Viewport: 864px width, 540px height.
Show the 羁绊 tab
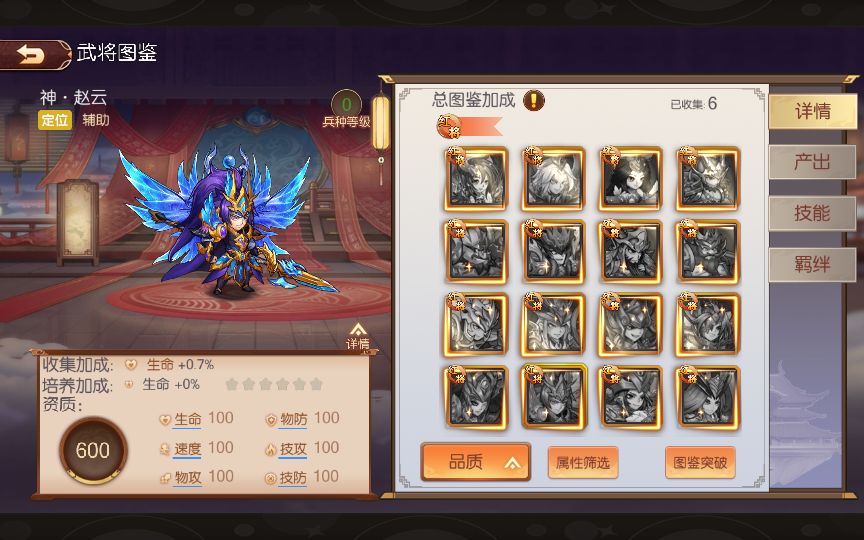pos(812,265)
